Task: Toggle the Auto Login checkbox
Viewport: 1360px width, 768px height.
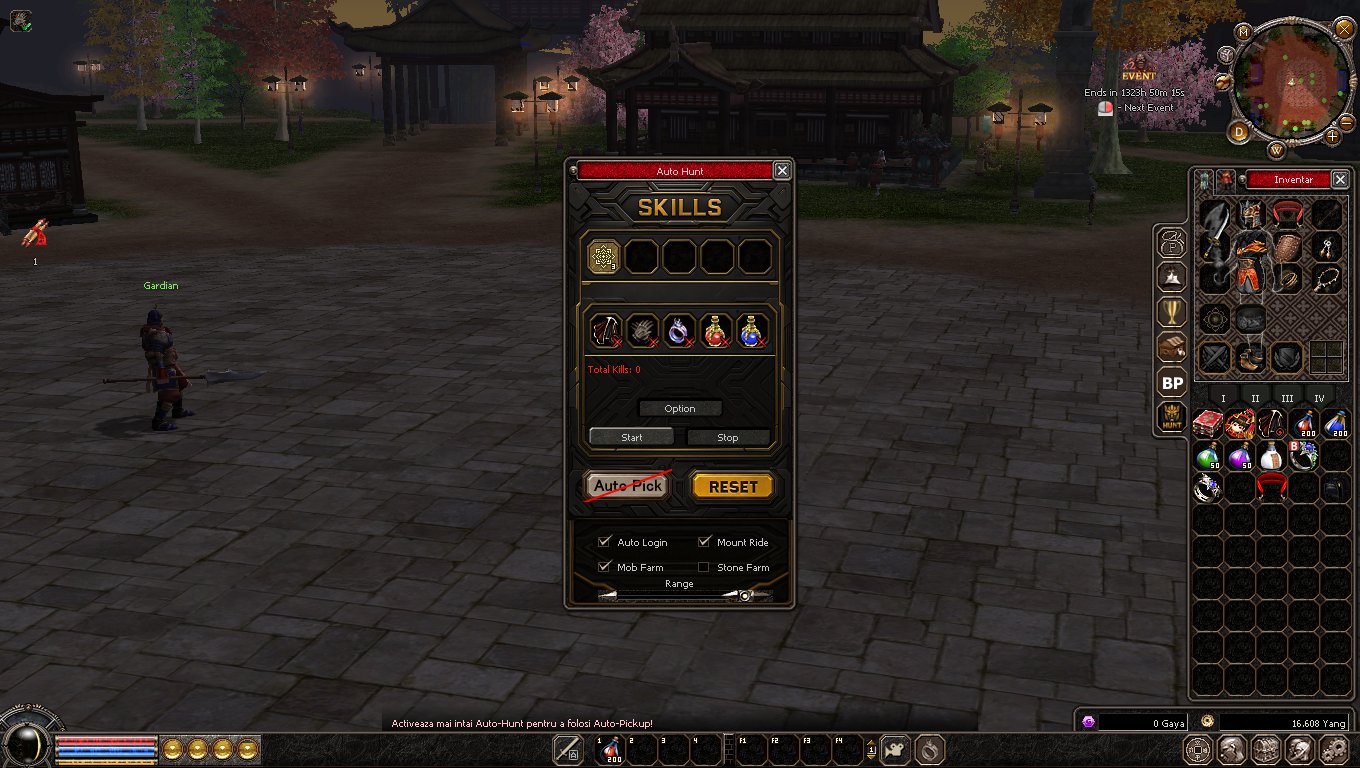Action: 604,542
